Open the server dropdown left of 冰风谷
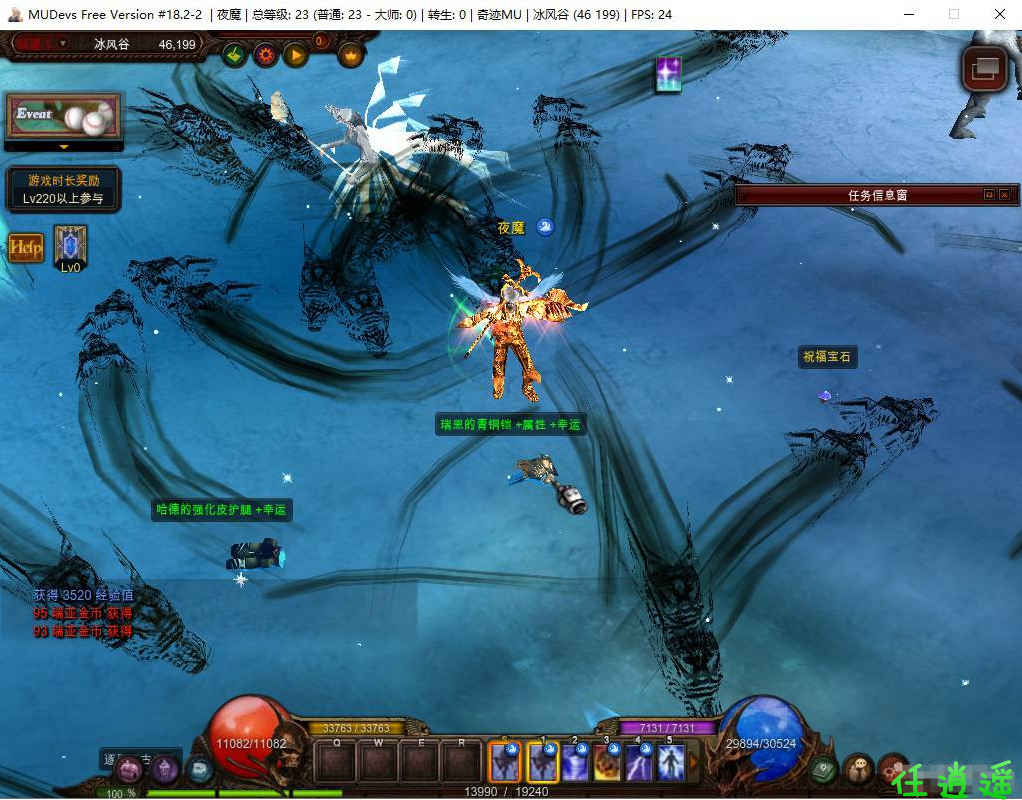Image resolution: width=1022 pixels, height=800 pixels. [x=62, y=44]
